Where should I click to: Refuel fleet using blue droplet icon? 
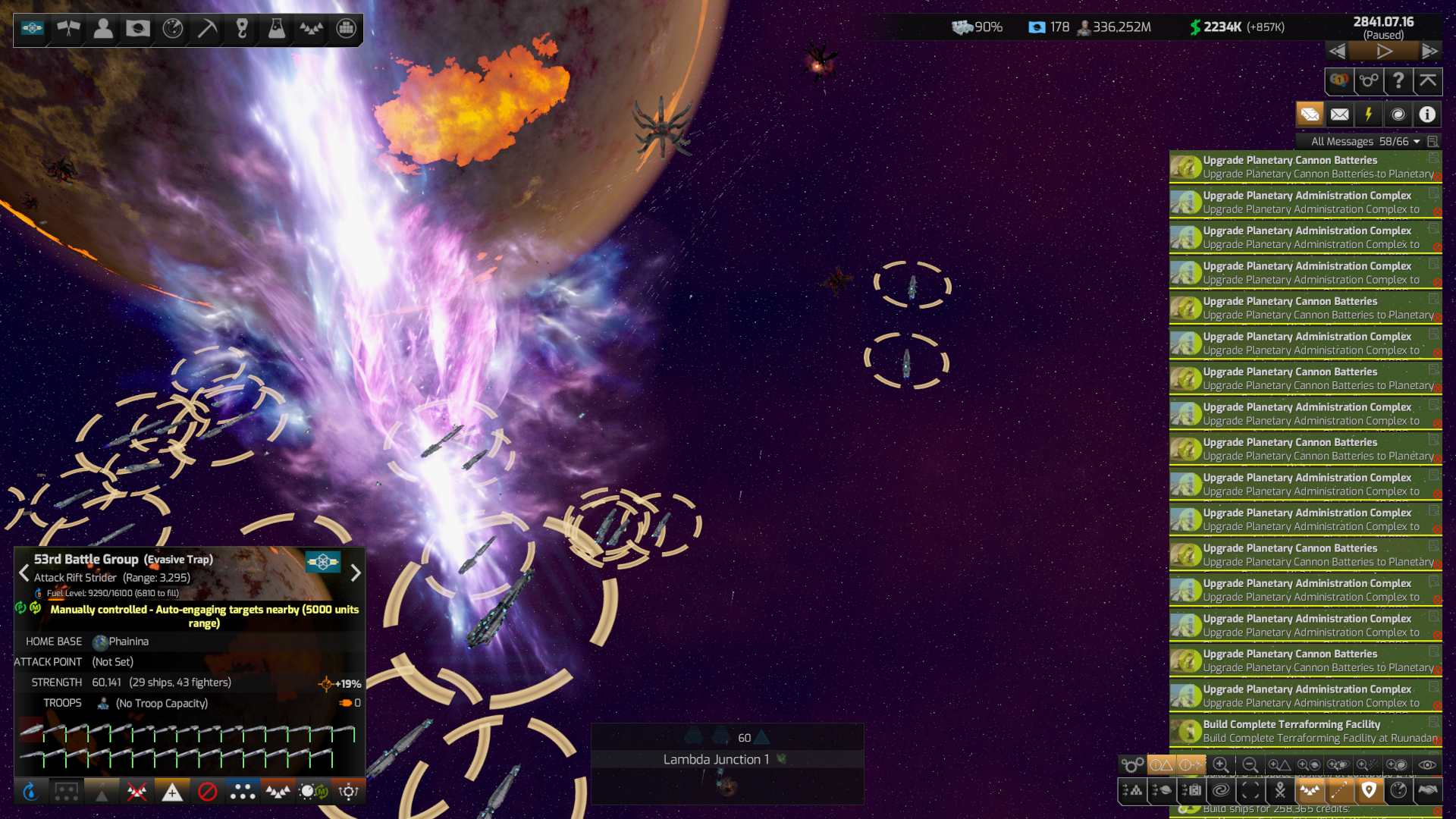[32, 792]
